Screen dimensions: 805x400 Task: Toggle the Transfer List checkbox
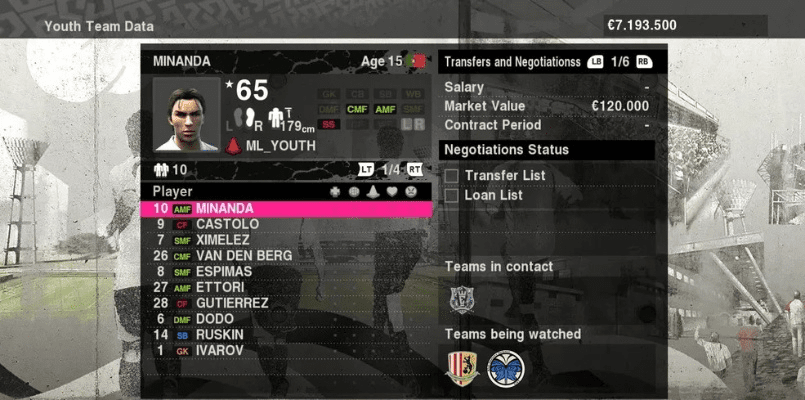pyautogui.click(x=452, y=176)
